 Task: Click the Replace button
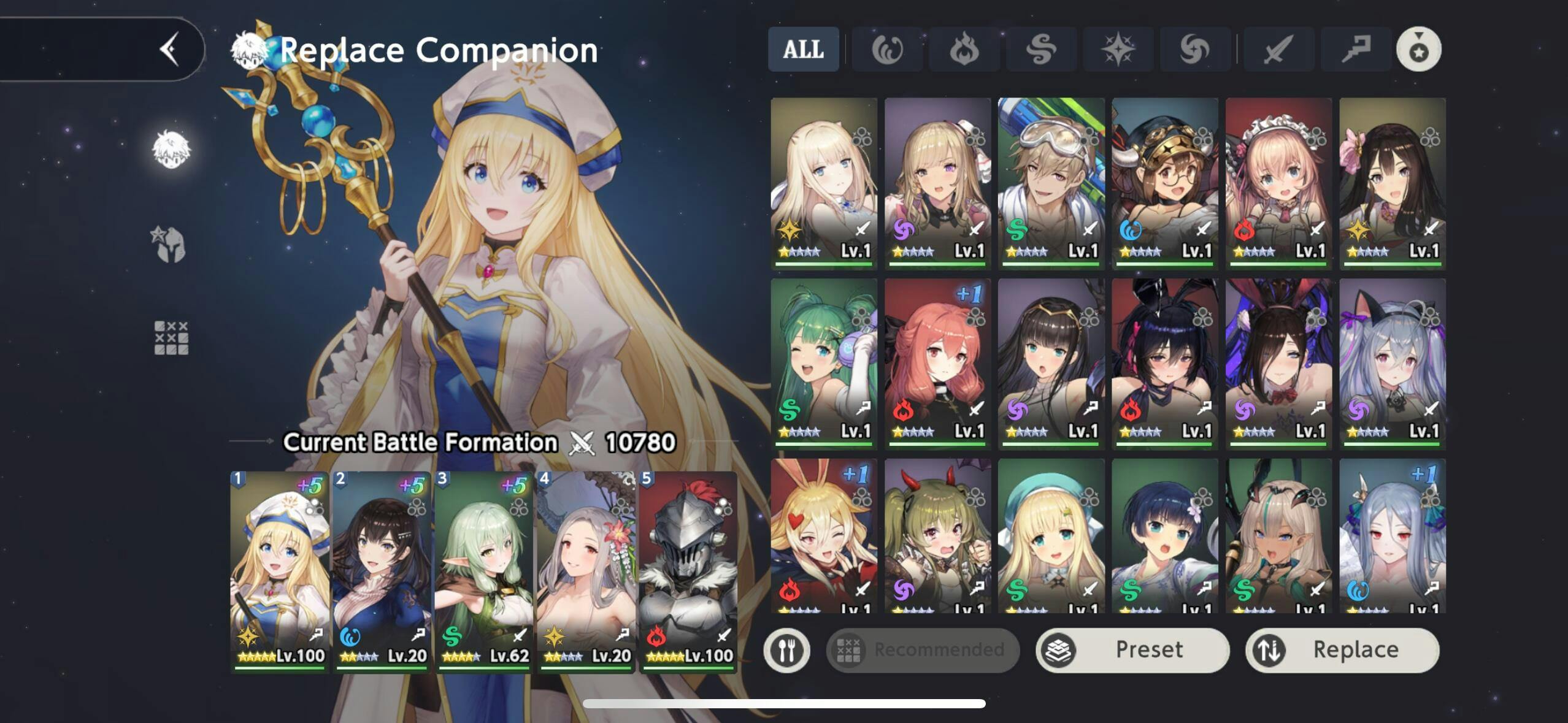coord(1342,649)
